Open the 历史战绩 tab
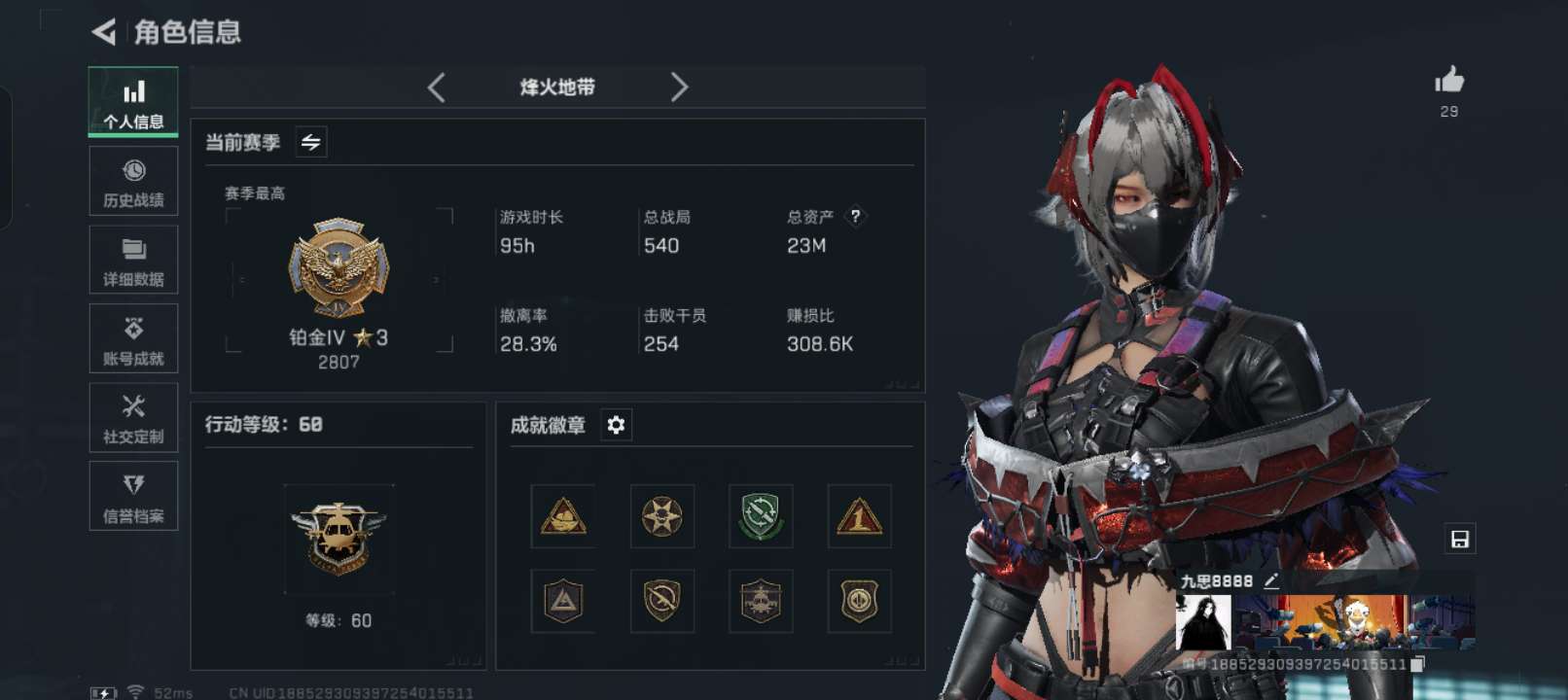Image resolution: width=1568 pixels, height=700 pixels. coord(133,182)
